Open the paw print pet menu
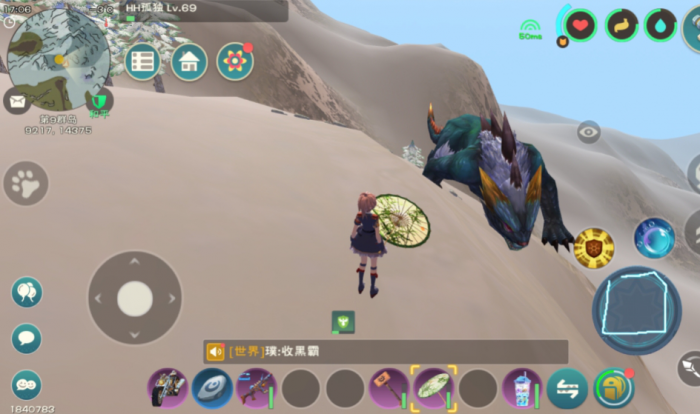 click(x=26, y=184)
